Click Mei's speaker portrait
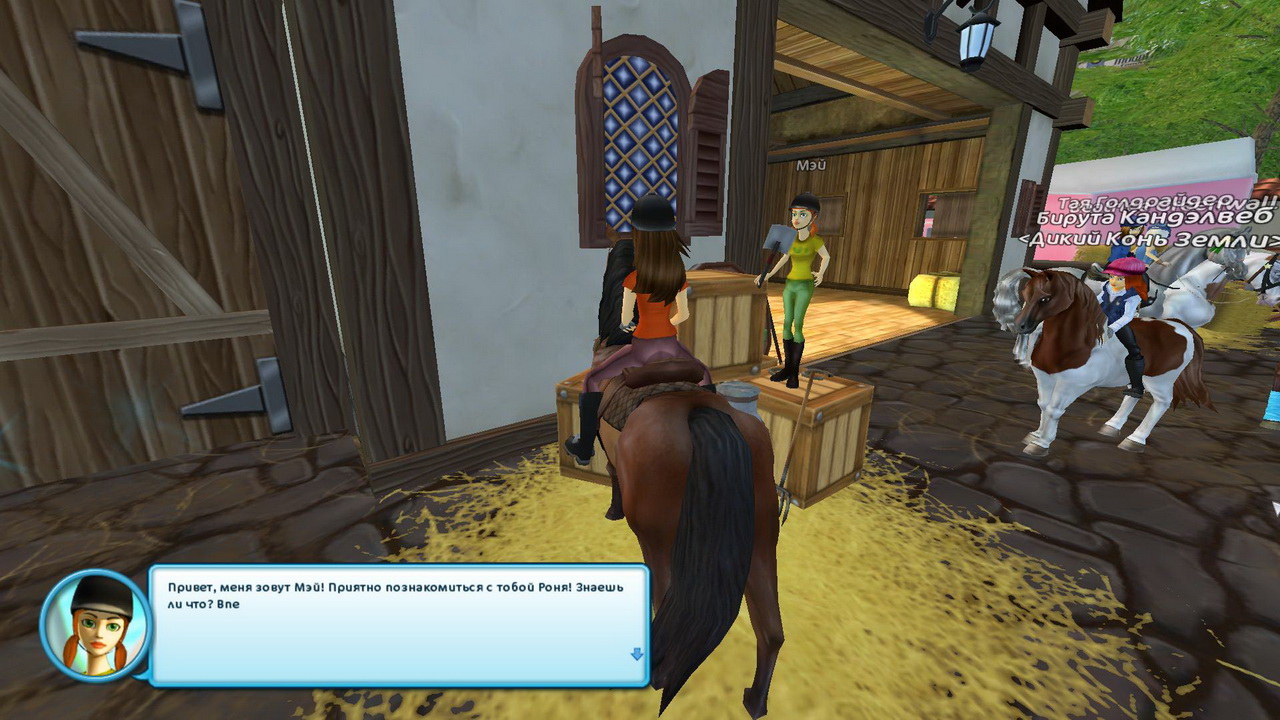The height and width of the screenshot is (720, 1280). [x=96, y=626]
